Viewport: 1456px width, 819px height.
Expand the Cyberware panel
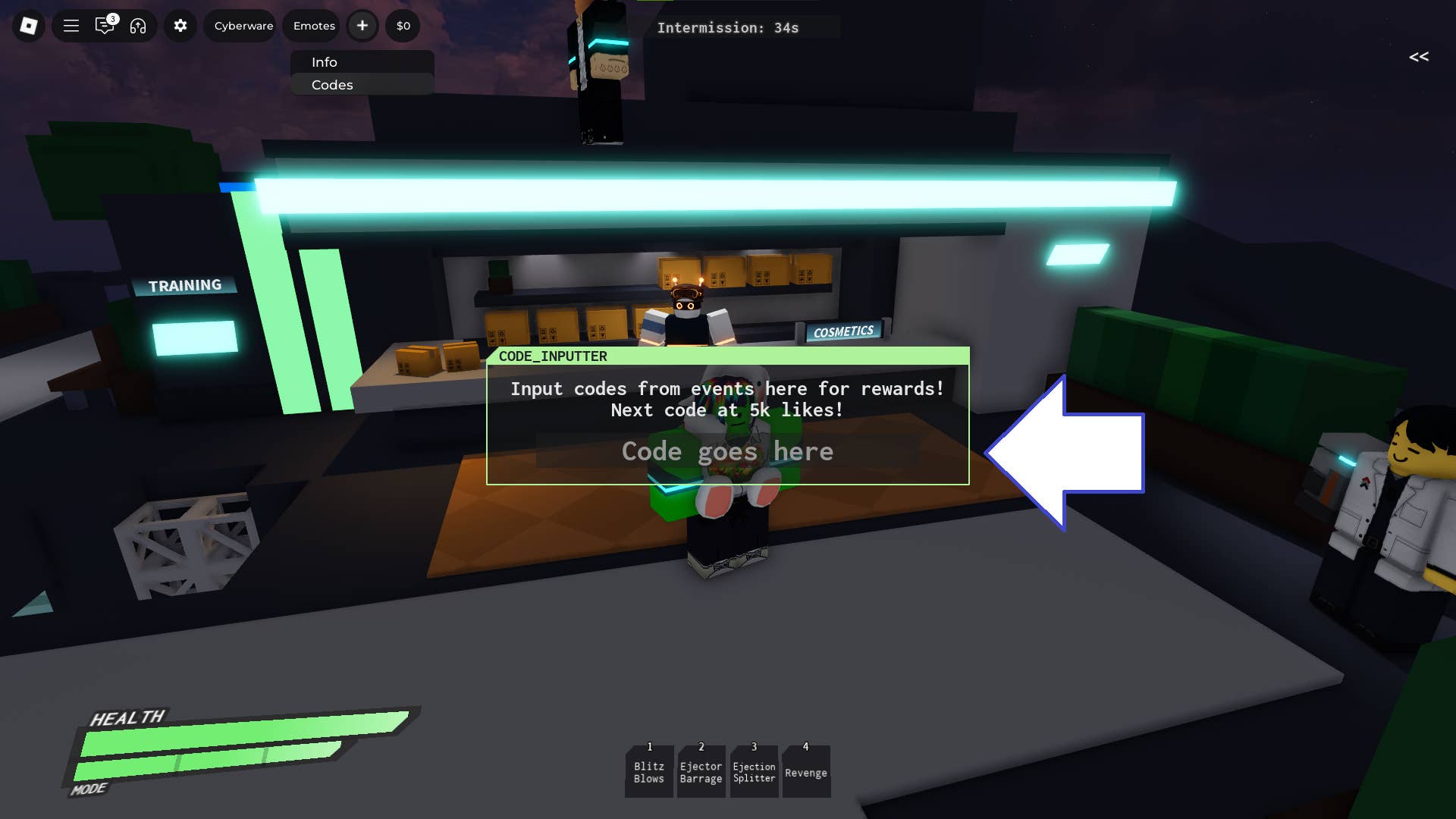(x=240, y=25)
